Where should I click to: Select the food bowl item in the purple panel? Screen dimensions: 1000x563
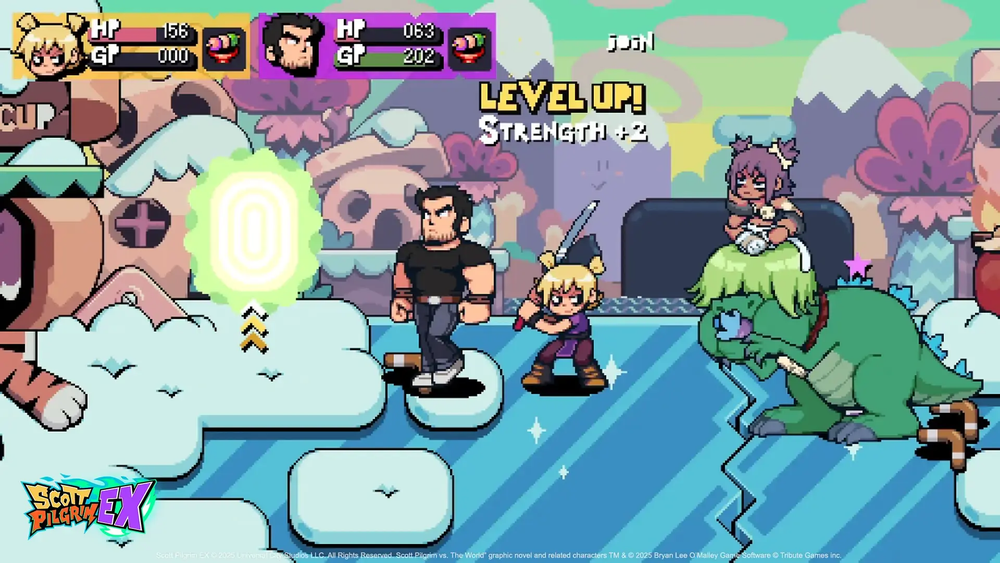point(469,47)
